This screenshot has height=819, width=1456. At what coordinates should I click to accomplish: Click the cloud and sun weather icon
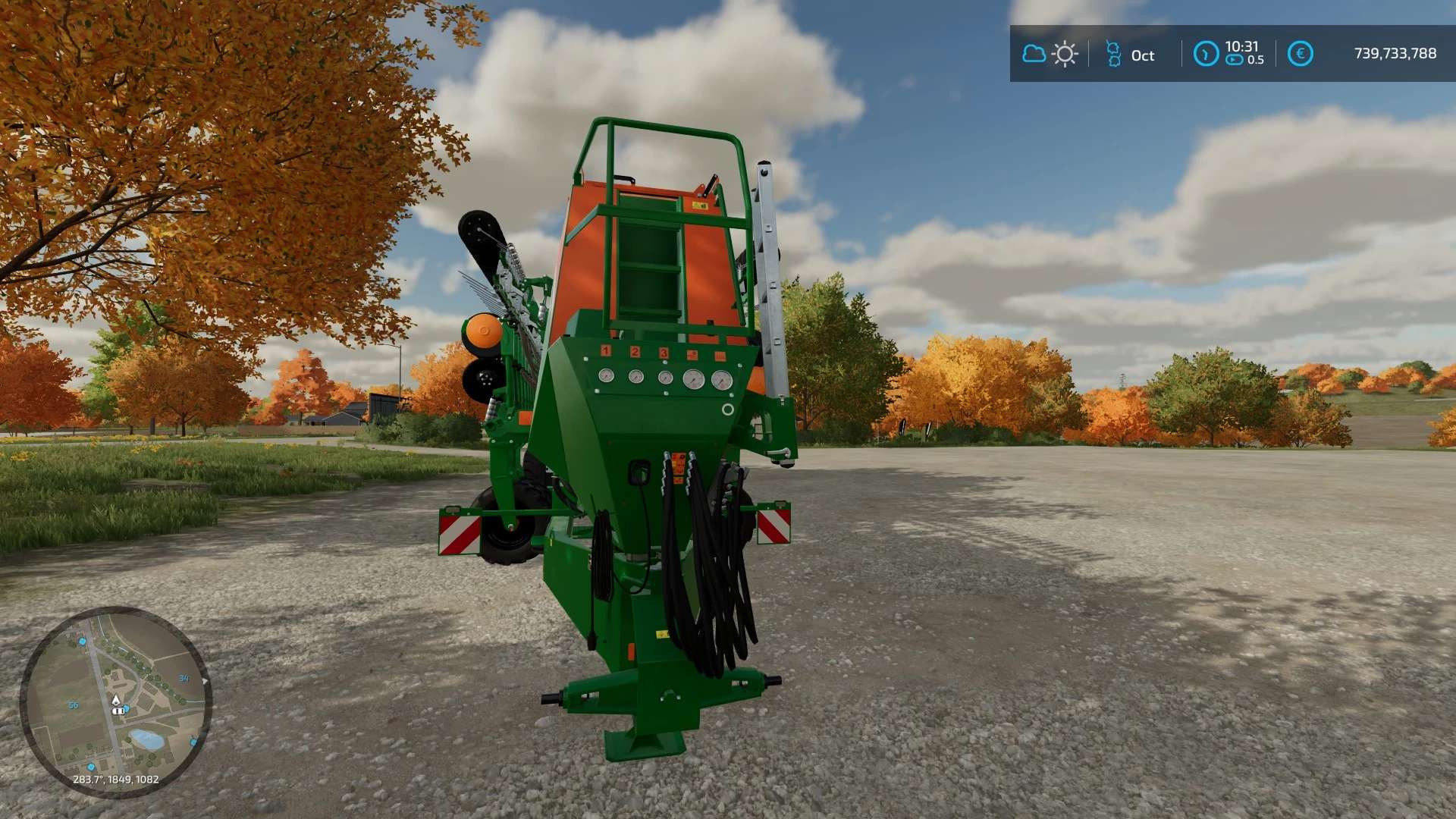1050,54
